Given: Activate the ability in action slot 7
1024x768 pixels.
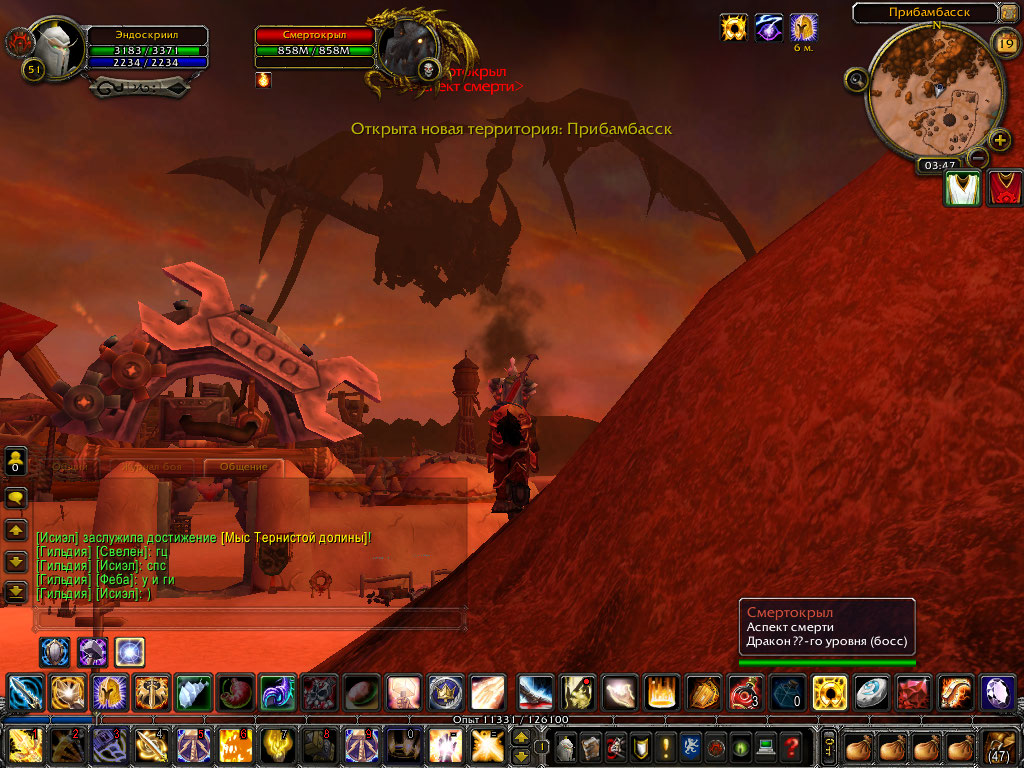Looking at the screenshot, I should coord(277,746).
